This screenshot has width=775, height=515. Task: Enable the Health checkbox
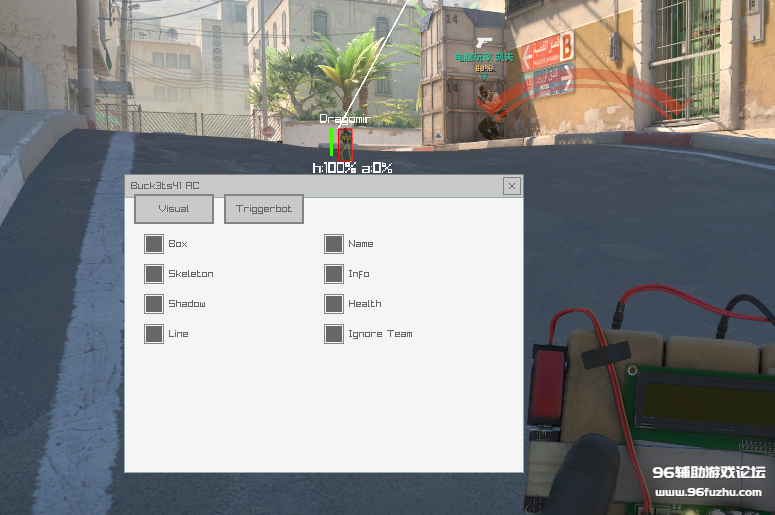click(x=334, y=304)
